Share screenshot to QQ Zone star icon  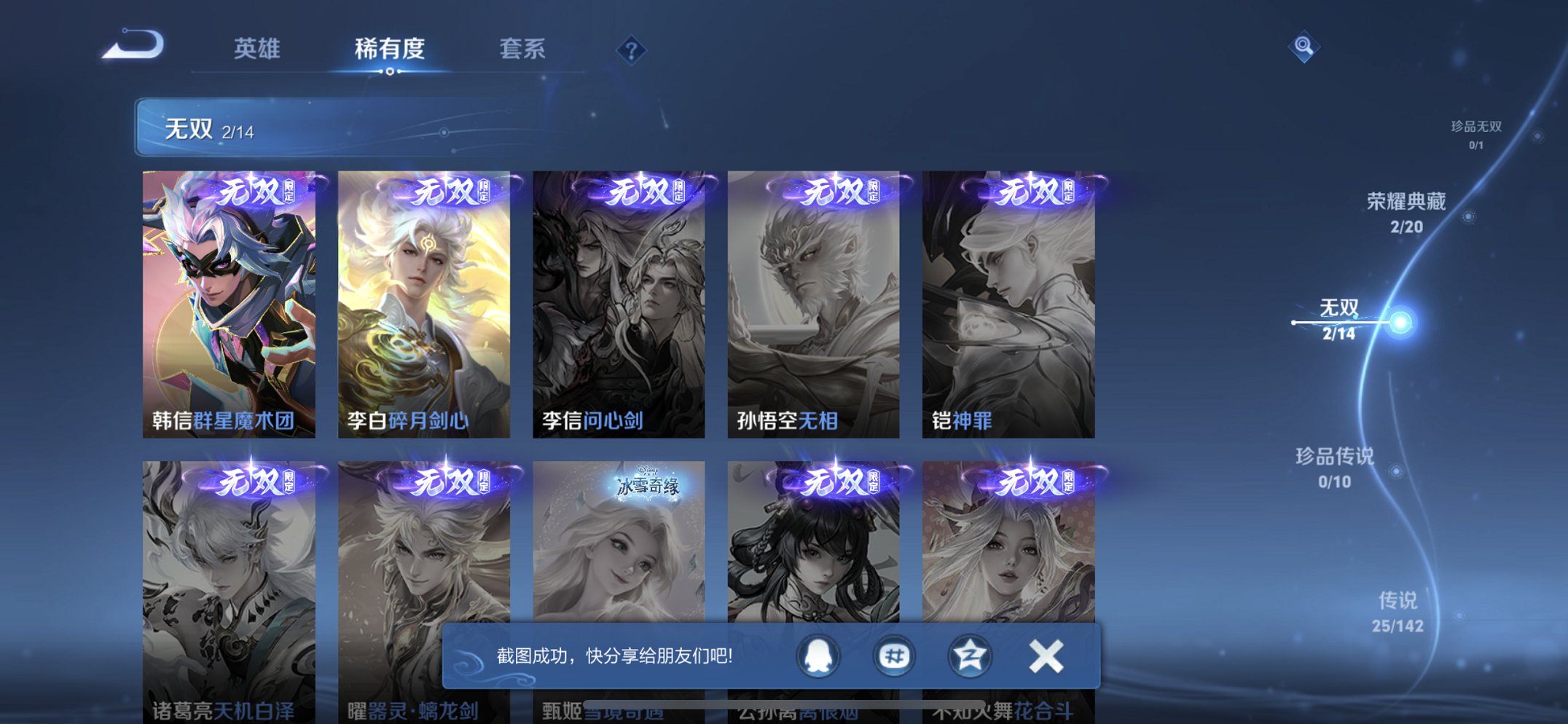point(969,656)
